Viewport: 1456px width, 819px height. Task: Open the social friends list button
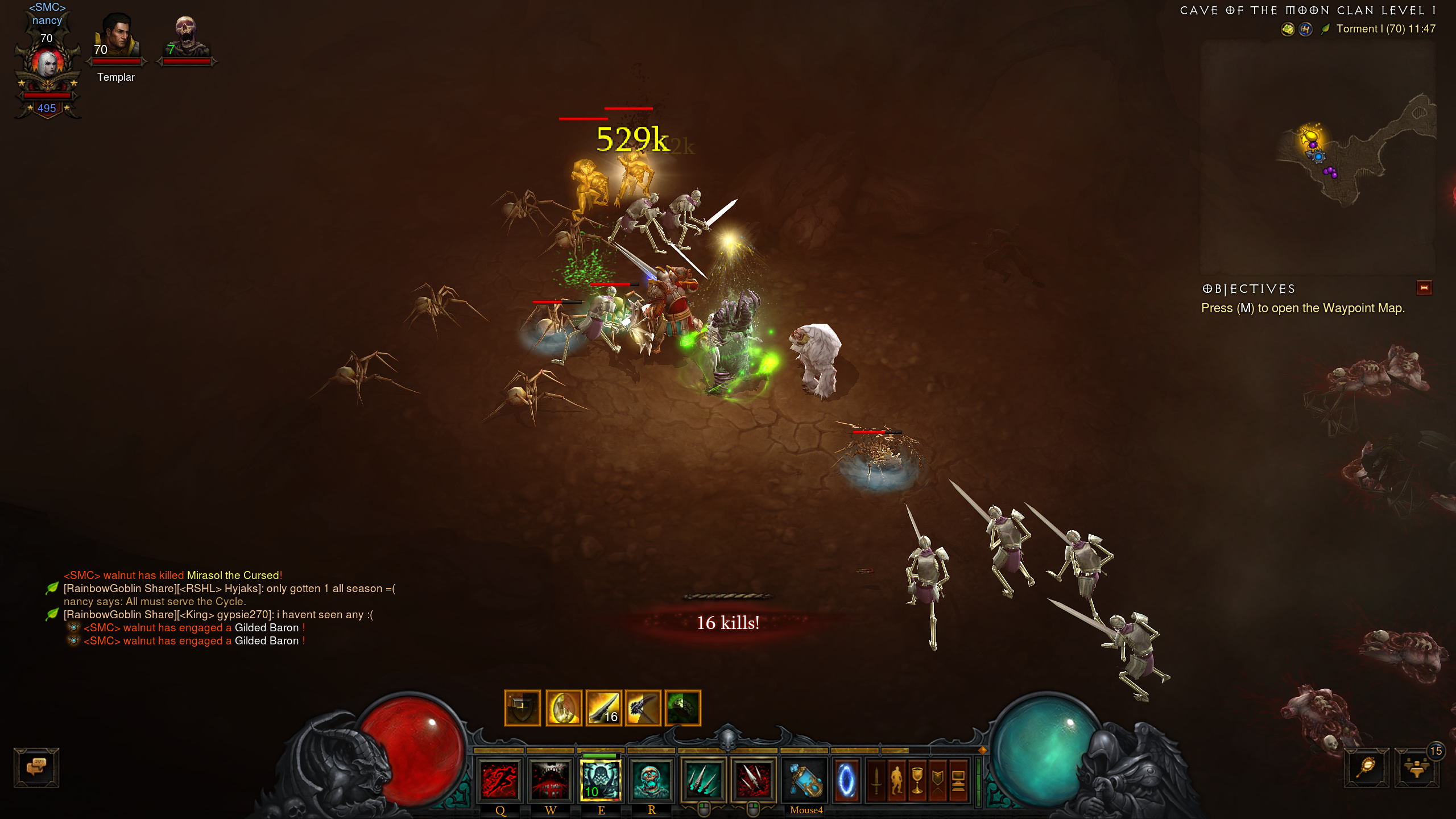1416,768
